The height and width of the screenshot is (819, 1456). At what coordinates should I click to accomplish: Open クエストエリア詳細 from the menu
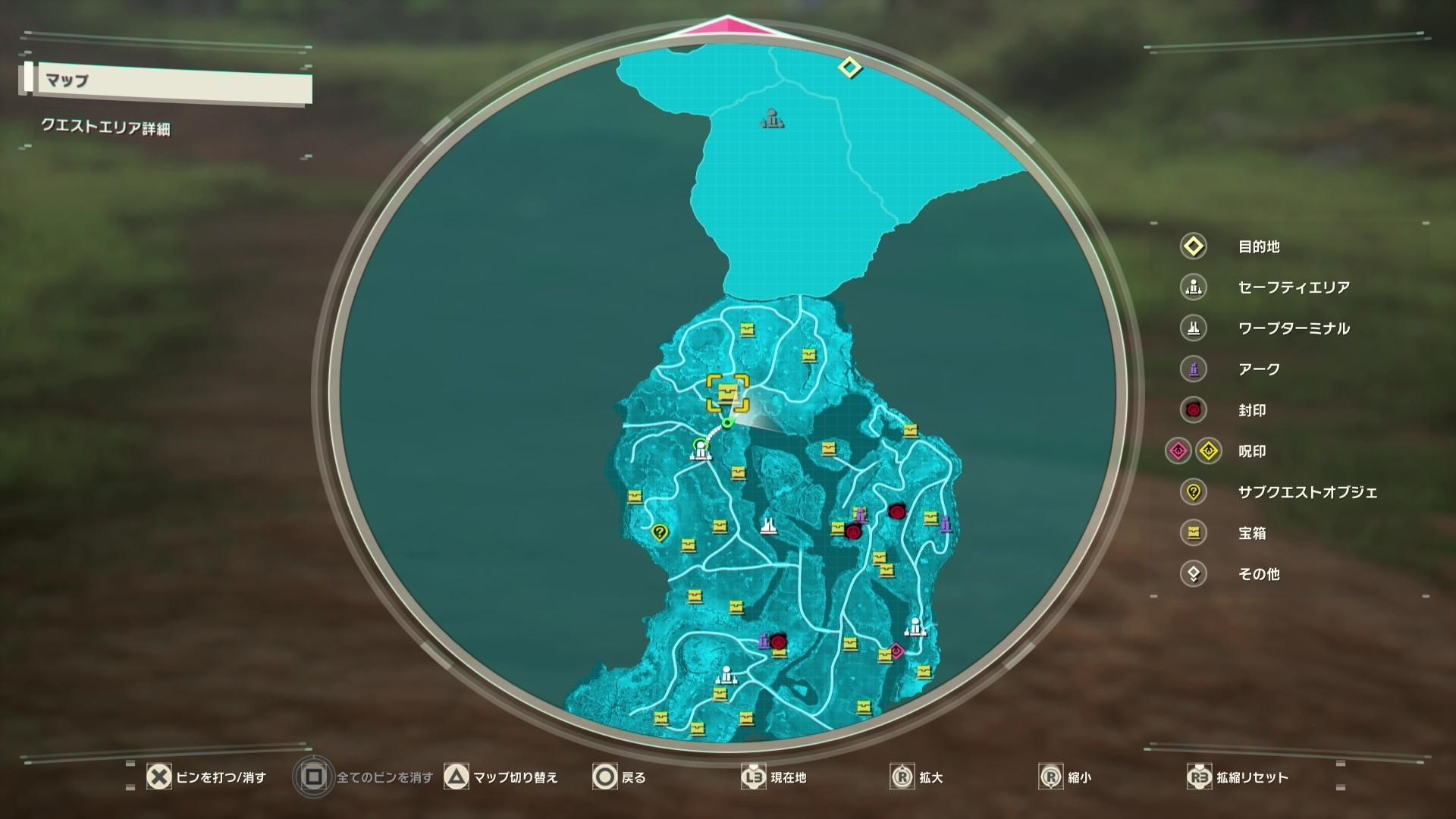coord(106,127)
